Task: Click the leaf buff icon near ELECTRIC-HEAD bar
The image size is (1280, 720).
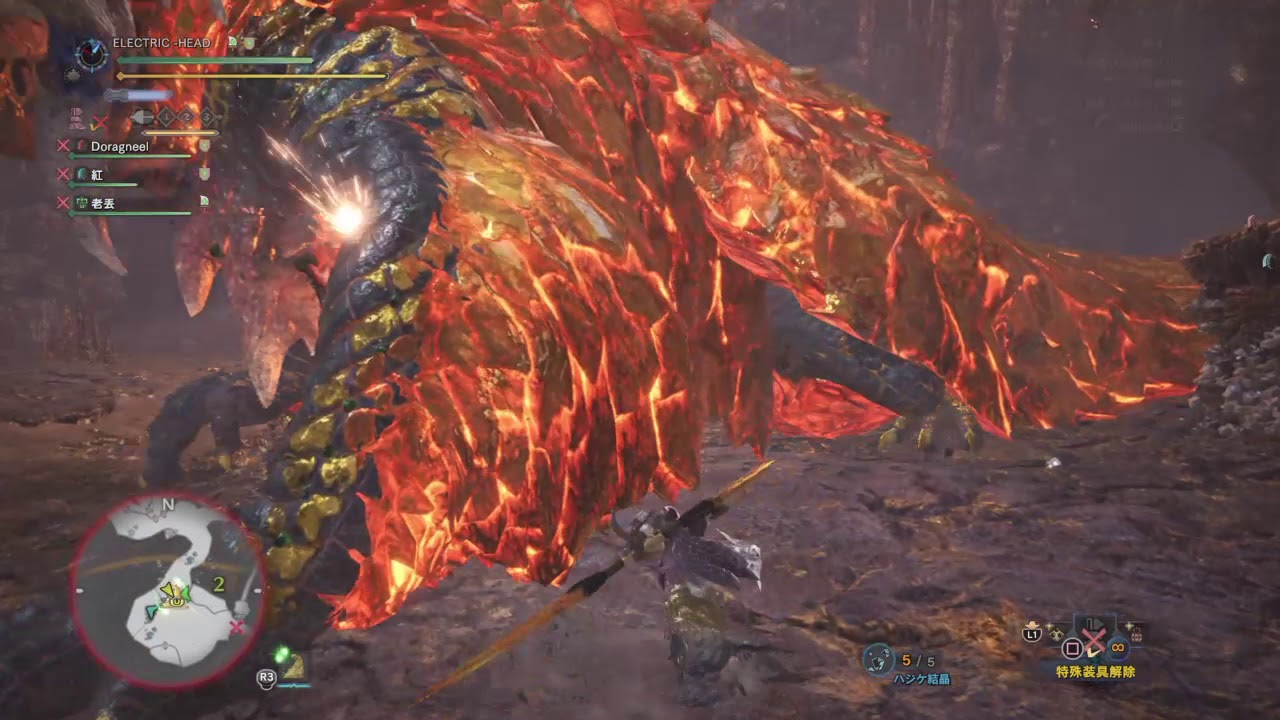Action: [233, 41]
